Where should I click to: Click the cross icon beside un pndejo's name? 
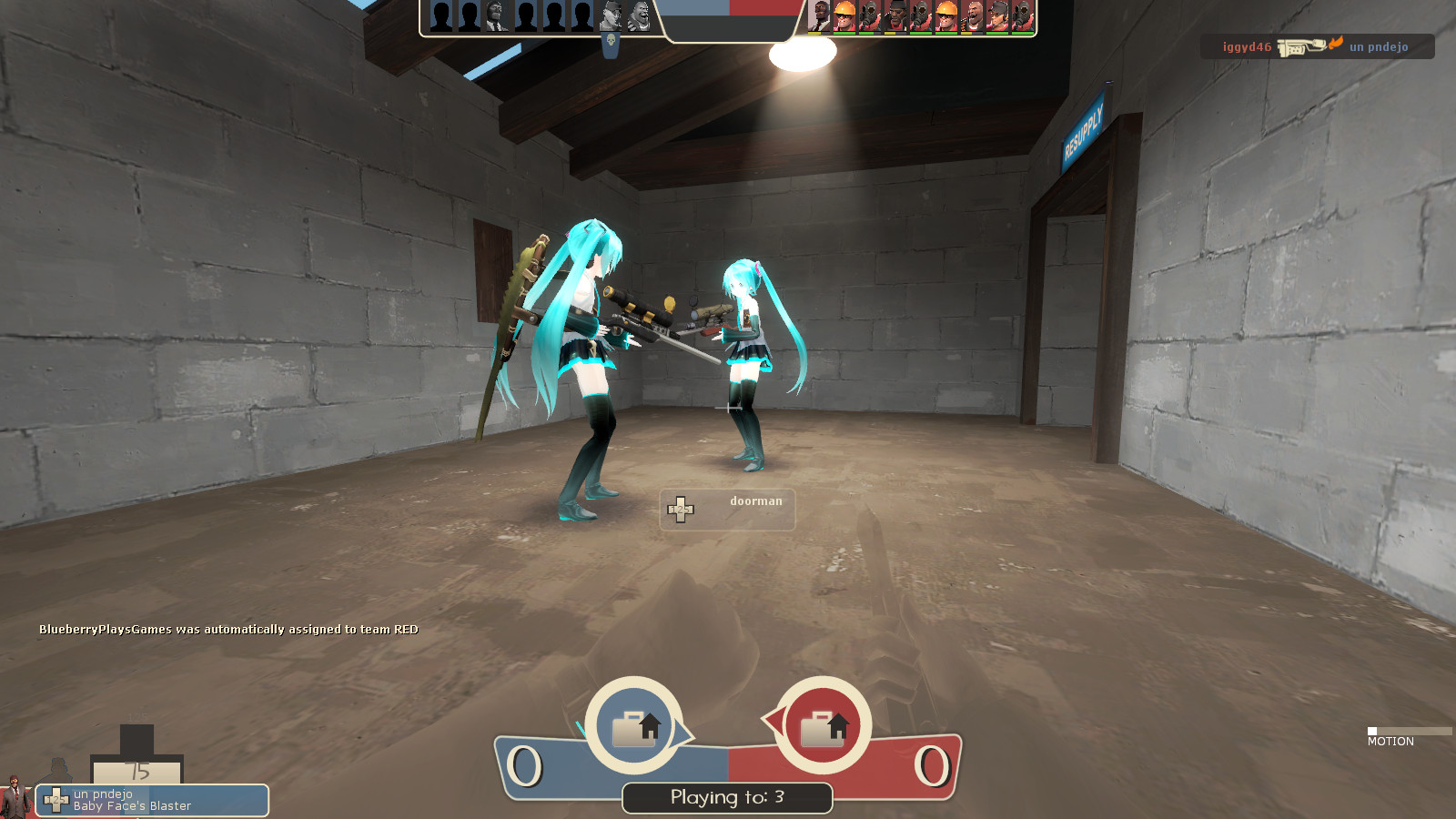(56, 796)
